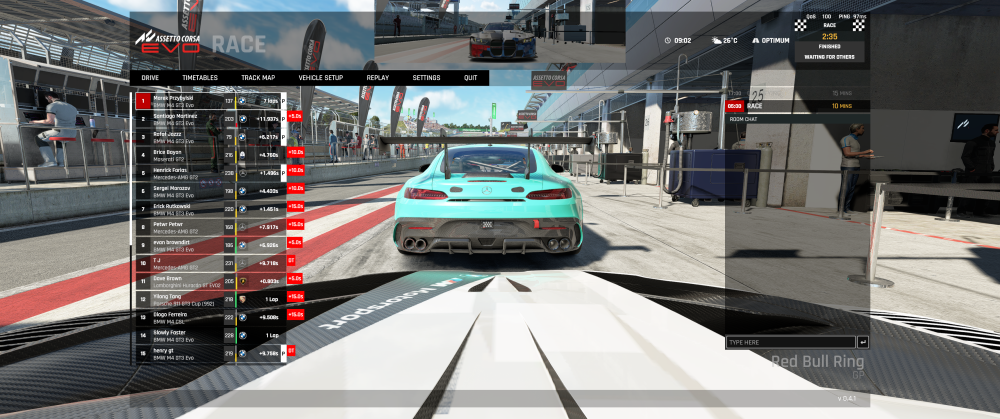Select Yilong Tong's Porsche 911 row
Viewport: 1000px width, 419px height.
[210, 298]
